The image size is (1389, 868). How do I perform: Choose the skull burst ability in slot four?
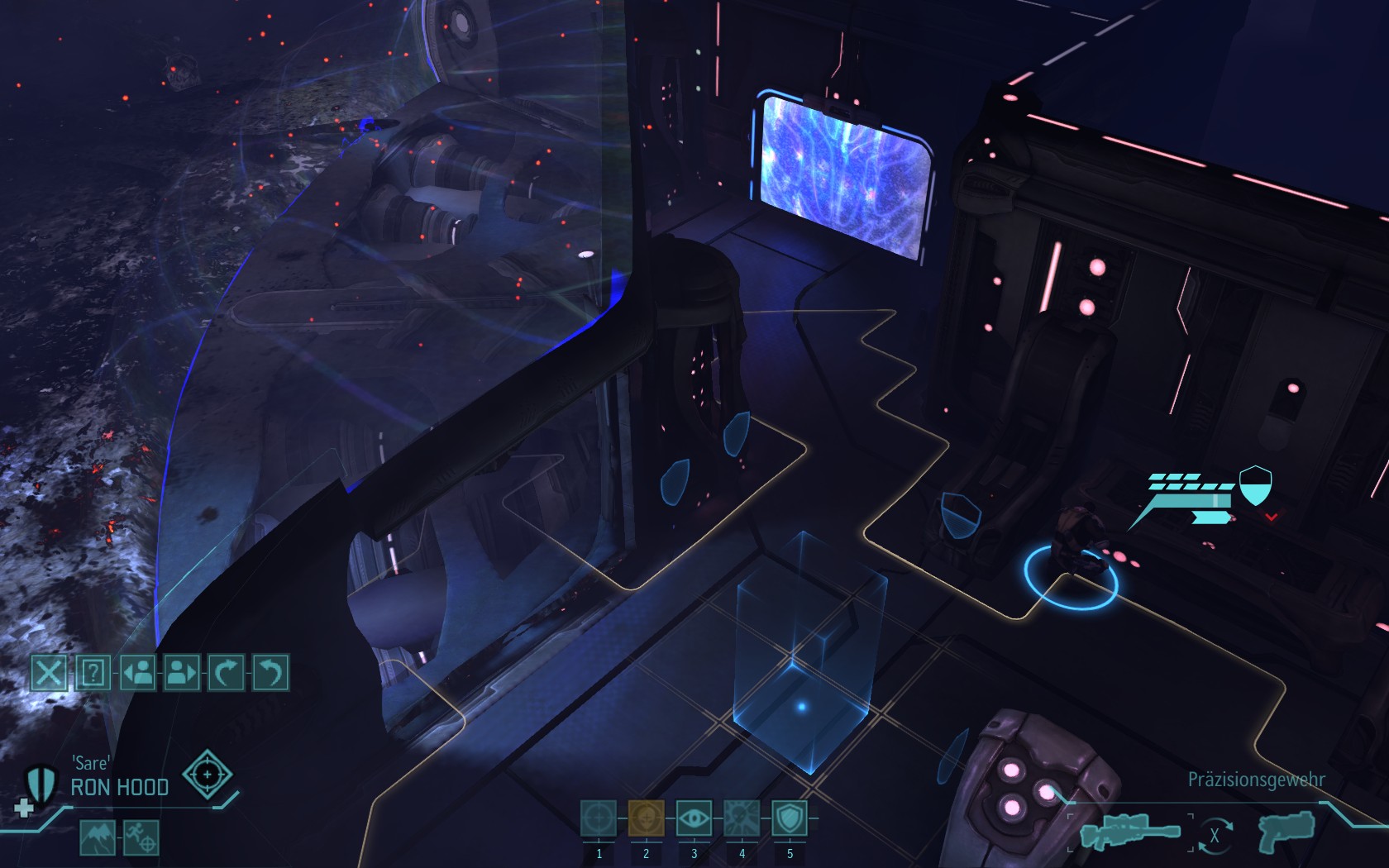(x=742, y=819)
